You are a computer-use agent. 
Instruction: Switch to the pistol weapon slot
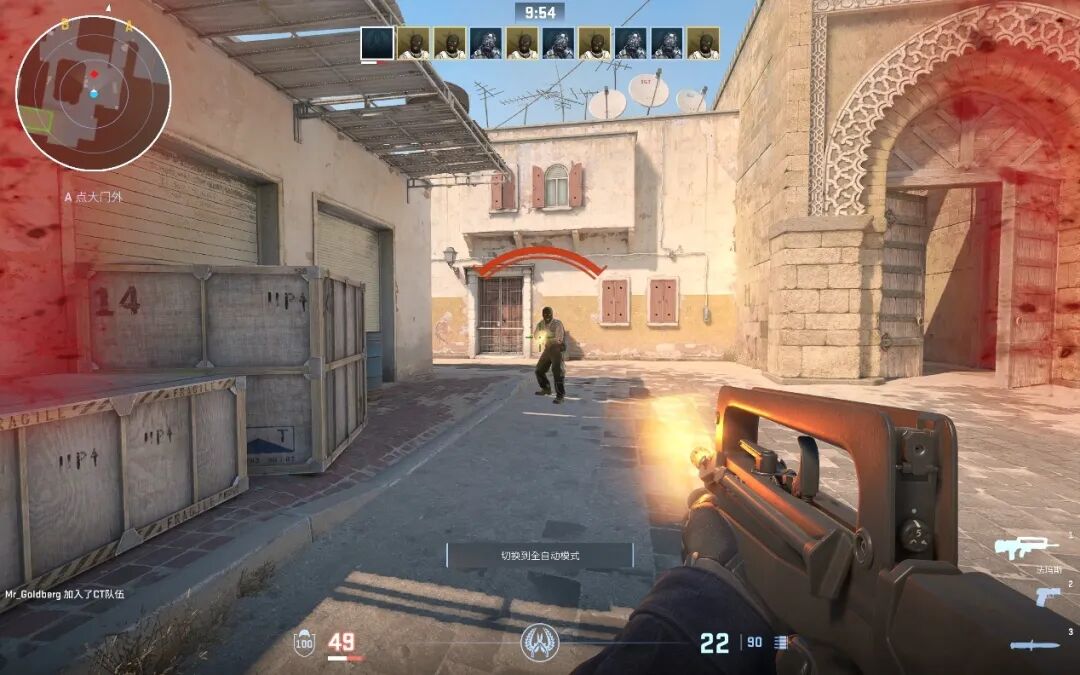(1047, 596)
